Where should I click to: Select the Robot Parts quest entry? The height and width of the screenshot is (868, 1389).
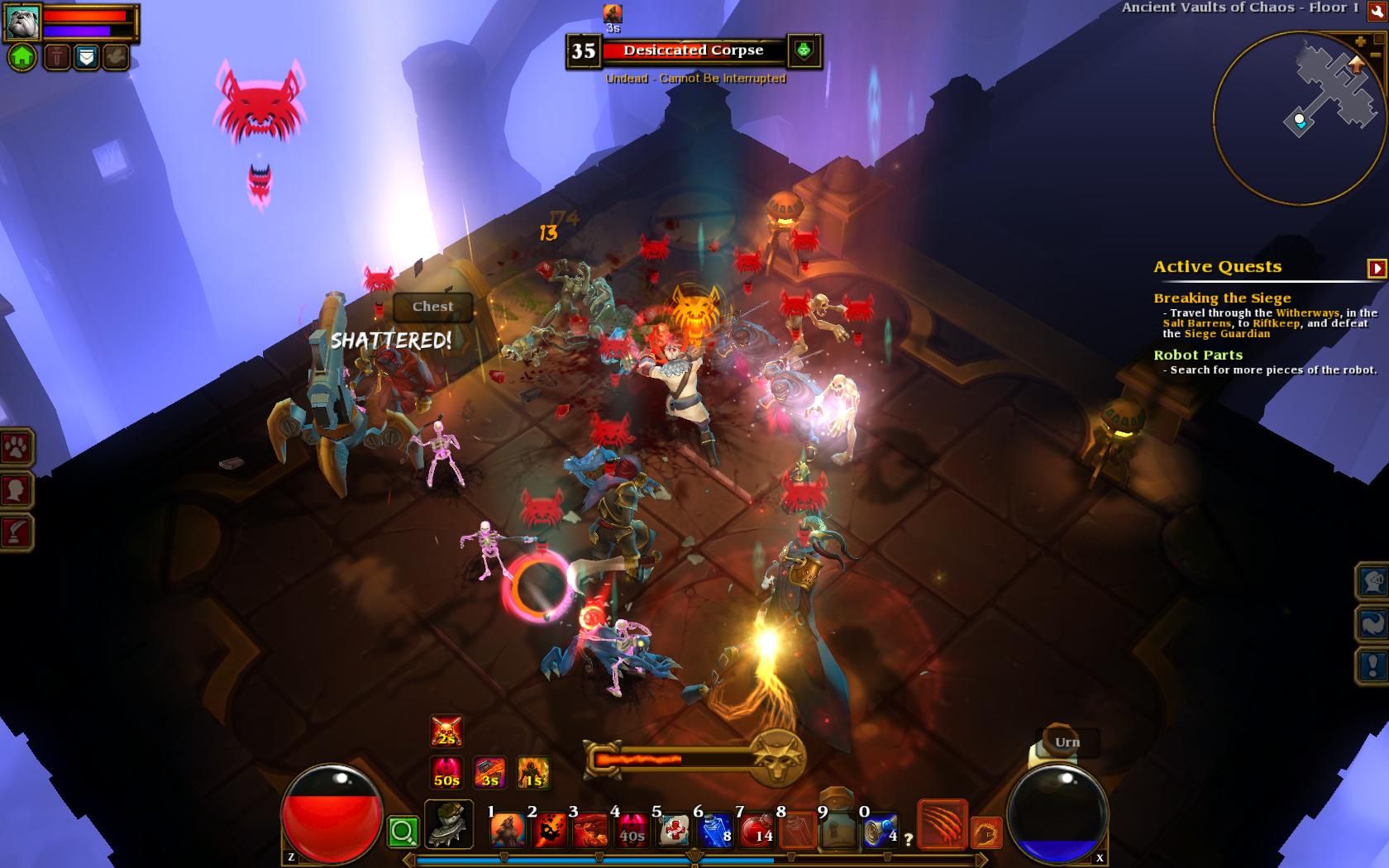(x=1198, y=355)
